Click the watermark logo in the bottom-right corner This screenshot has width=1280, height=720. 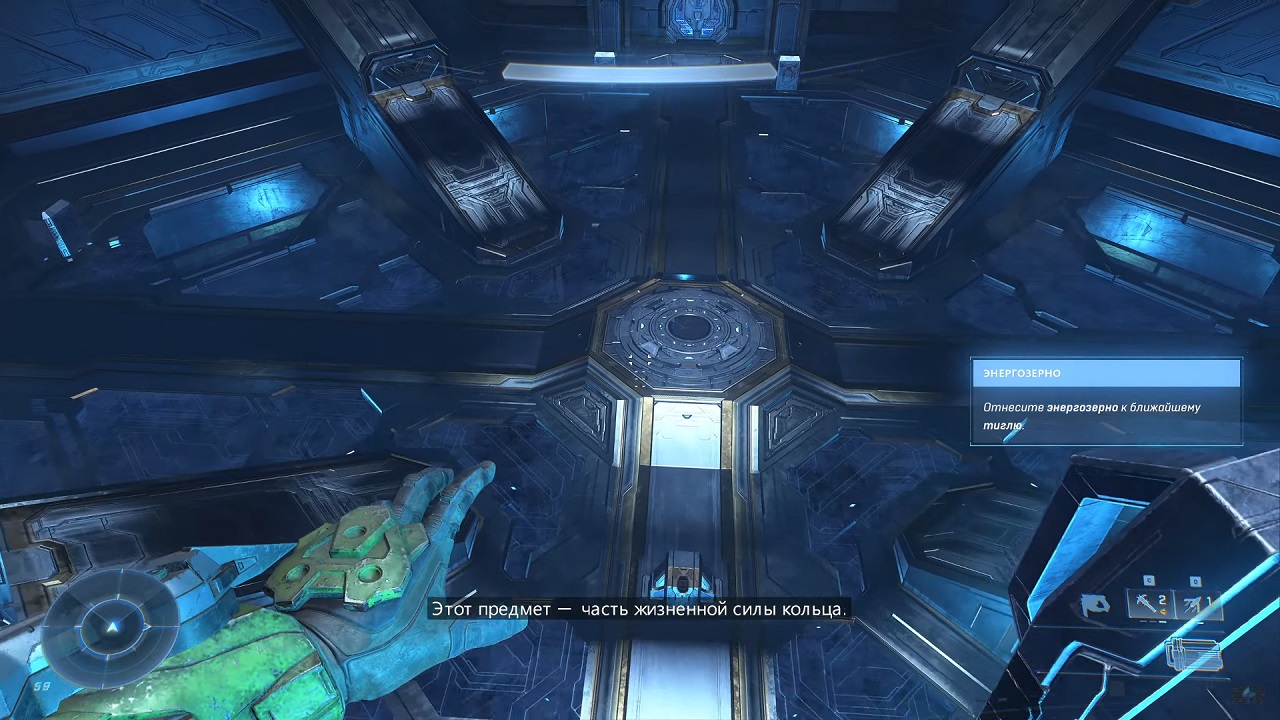[x=1249, y=694]
